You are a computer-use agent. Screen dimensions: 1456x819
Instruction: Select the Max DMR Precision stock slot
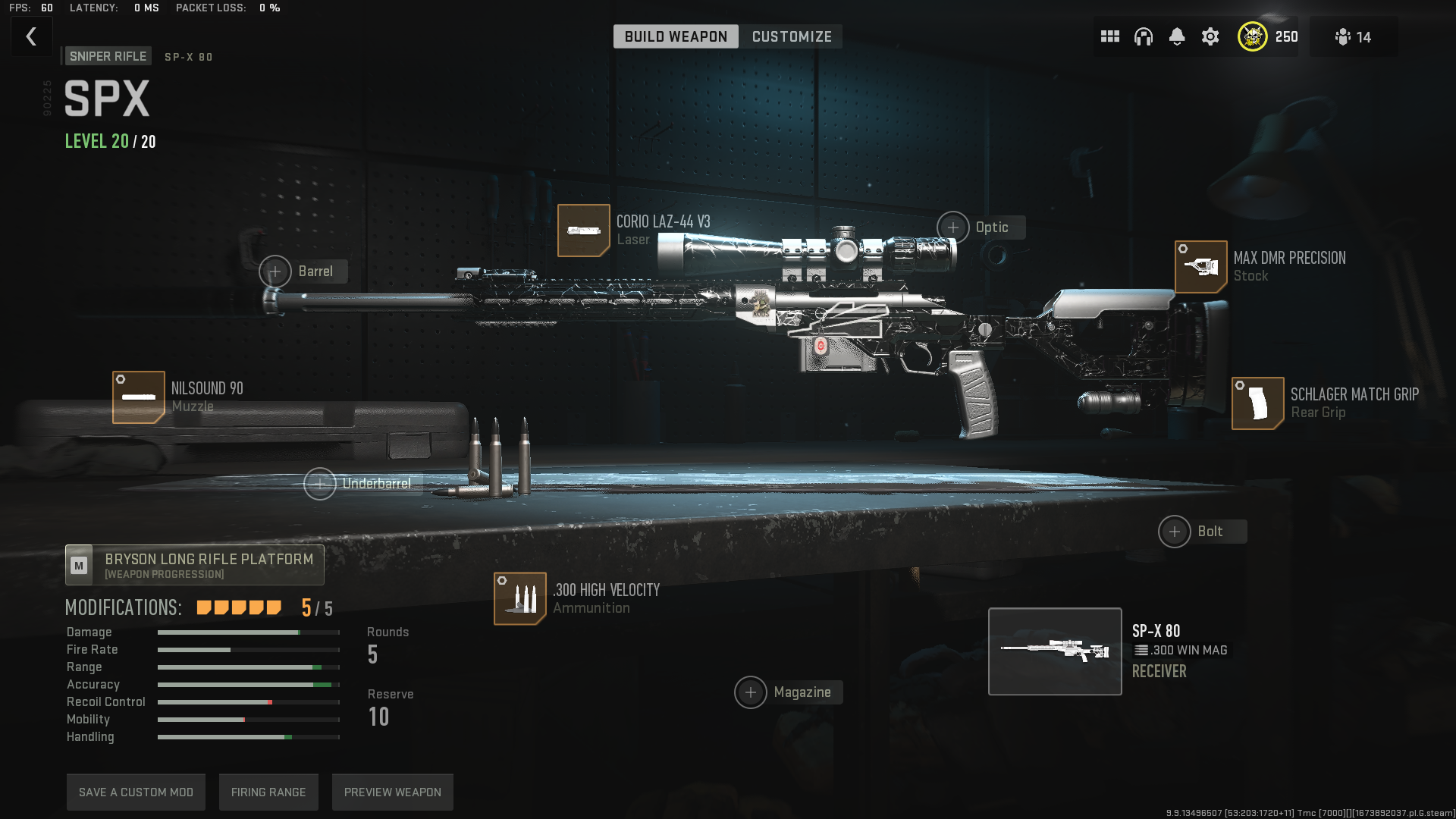tap(1201, 267)
